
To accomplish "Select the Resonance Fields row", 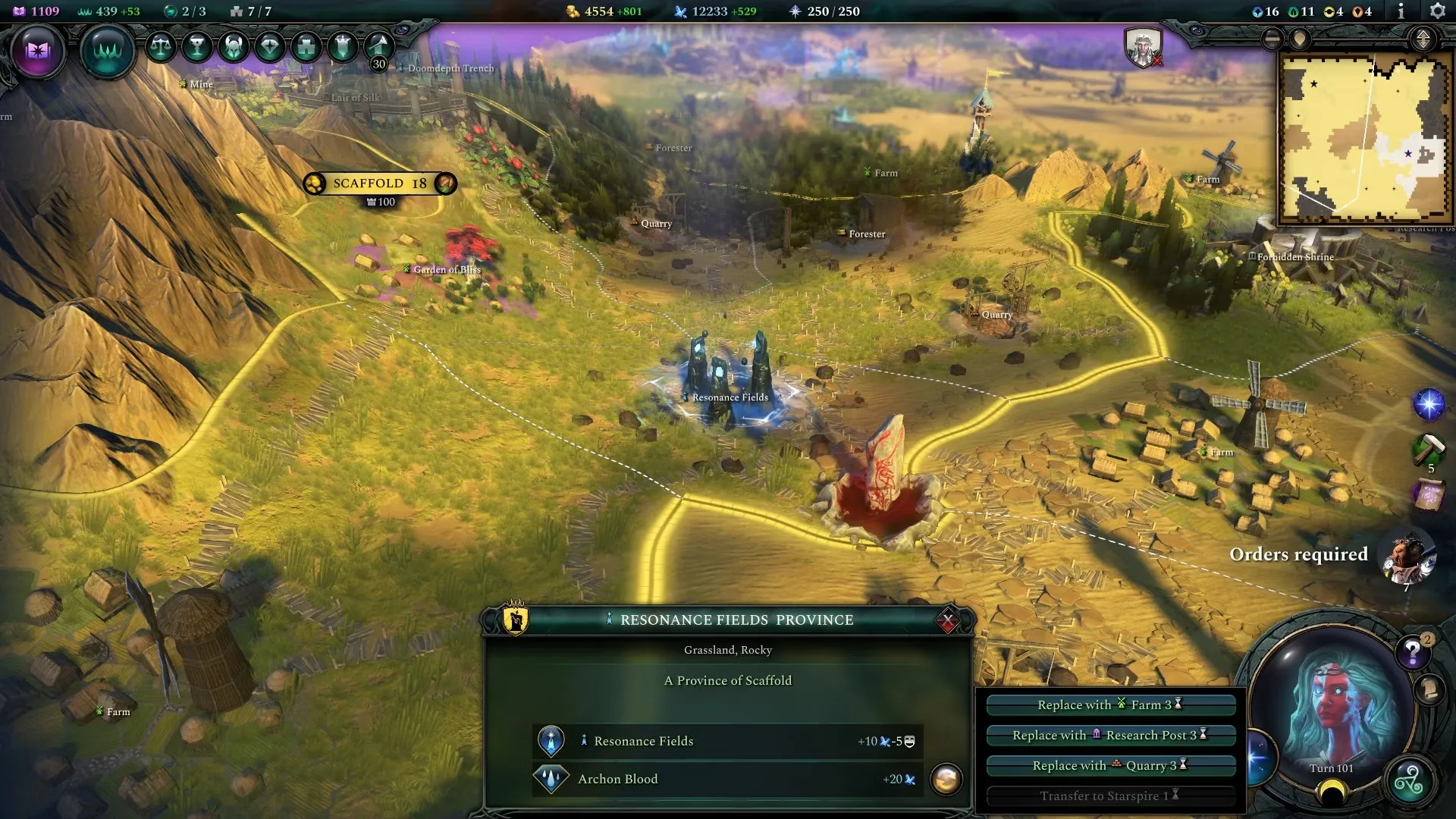I will [726, 741].
